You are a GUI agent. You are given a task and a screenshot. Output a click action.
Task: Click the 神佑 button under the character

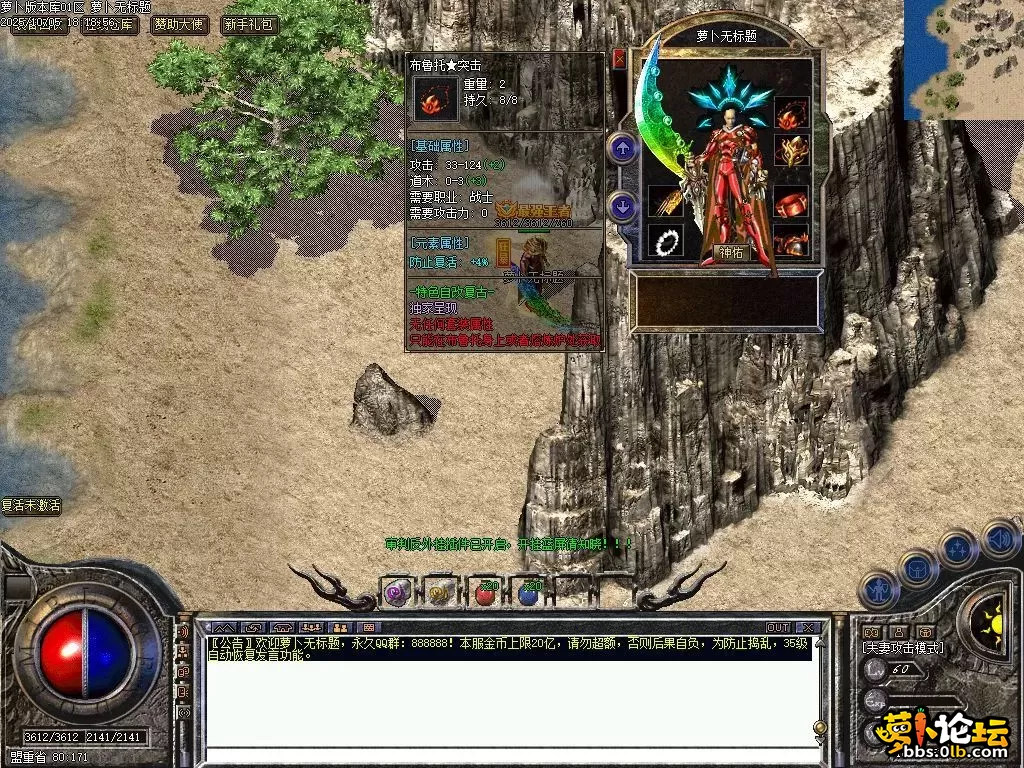click(733, 253)
